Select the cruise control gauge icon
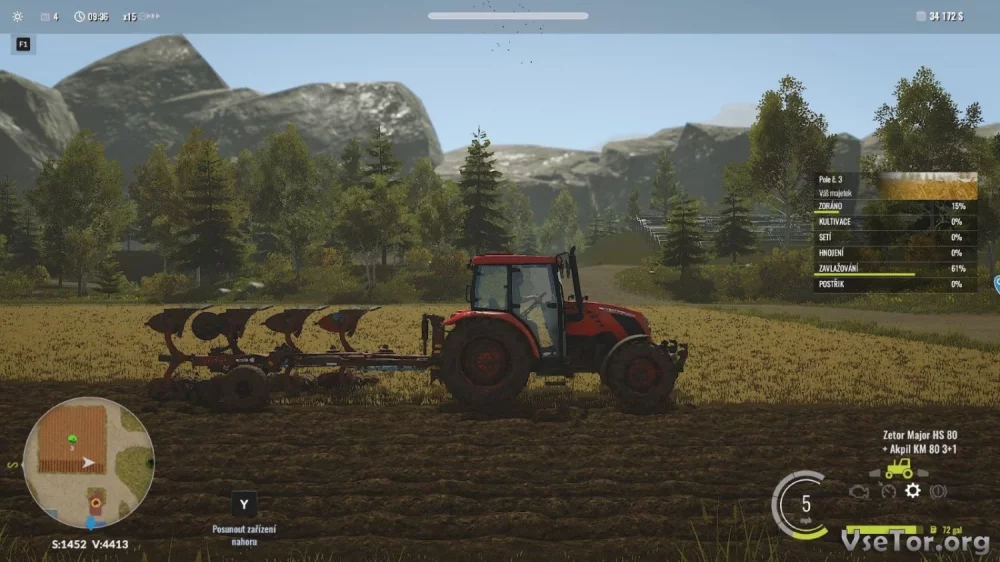1000x562 pixels. click(x=887, y=491)
